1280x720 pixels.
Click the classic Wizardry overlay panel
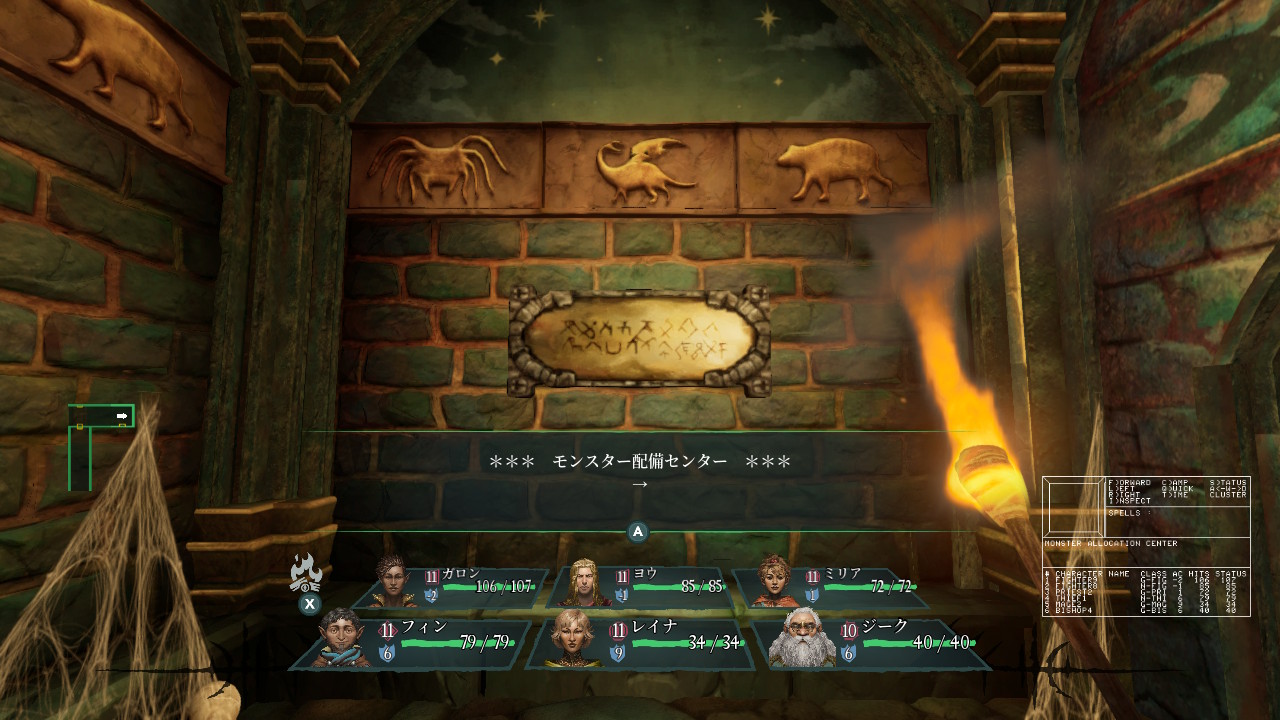1146,546
